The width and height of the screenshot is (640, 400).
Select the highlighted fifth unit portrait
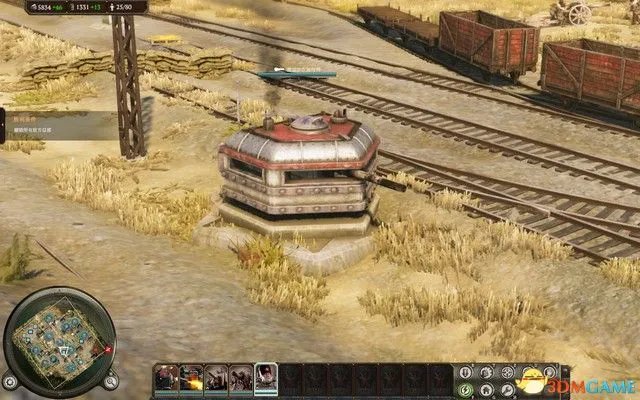(266, 377)
